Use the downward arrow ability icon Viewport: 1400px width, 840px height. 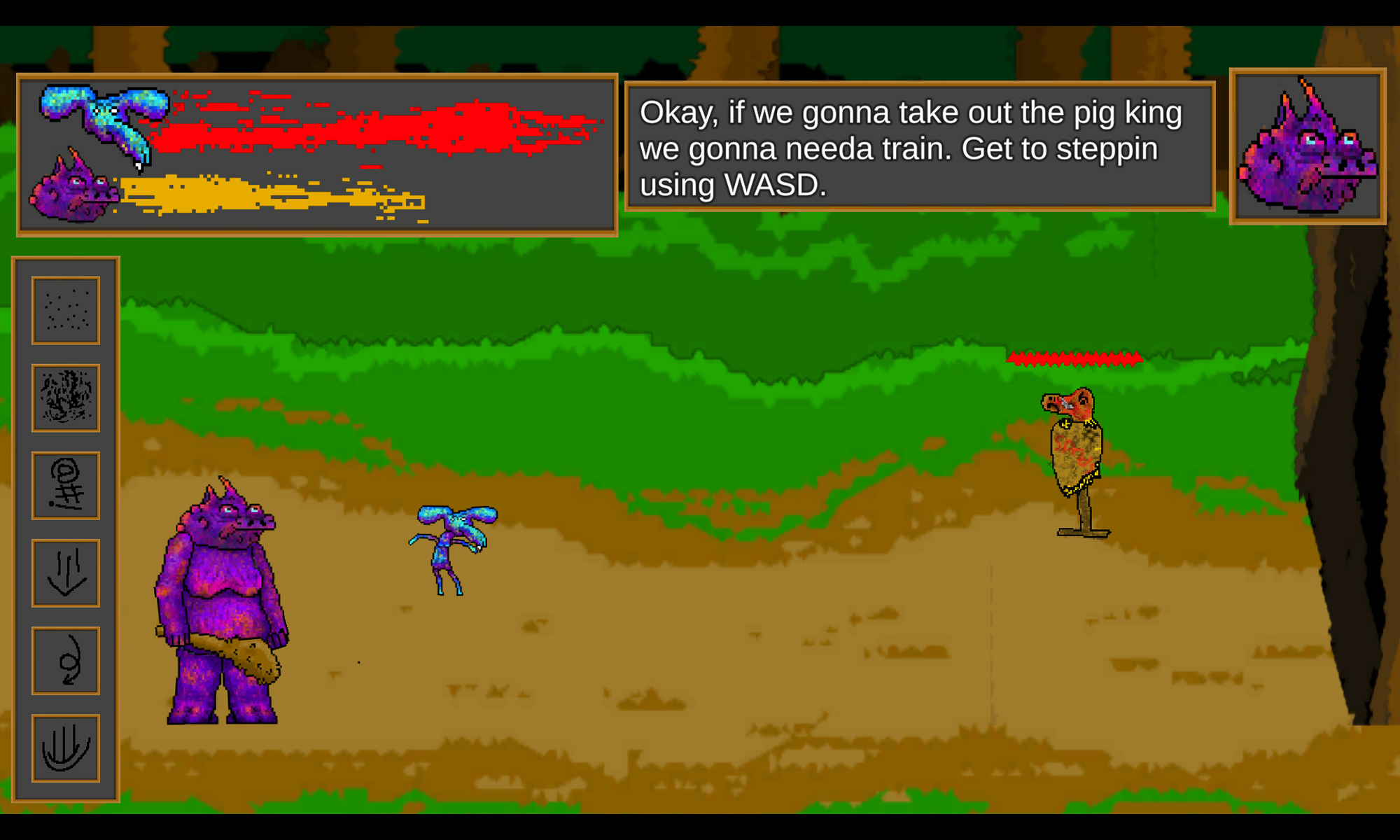(x=66, y=573)
